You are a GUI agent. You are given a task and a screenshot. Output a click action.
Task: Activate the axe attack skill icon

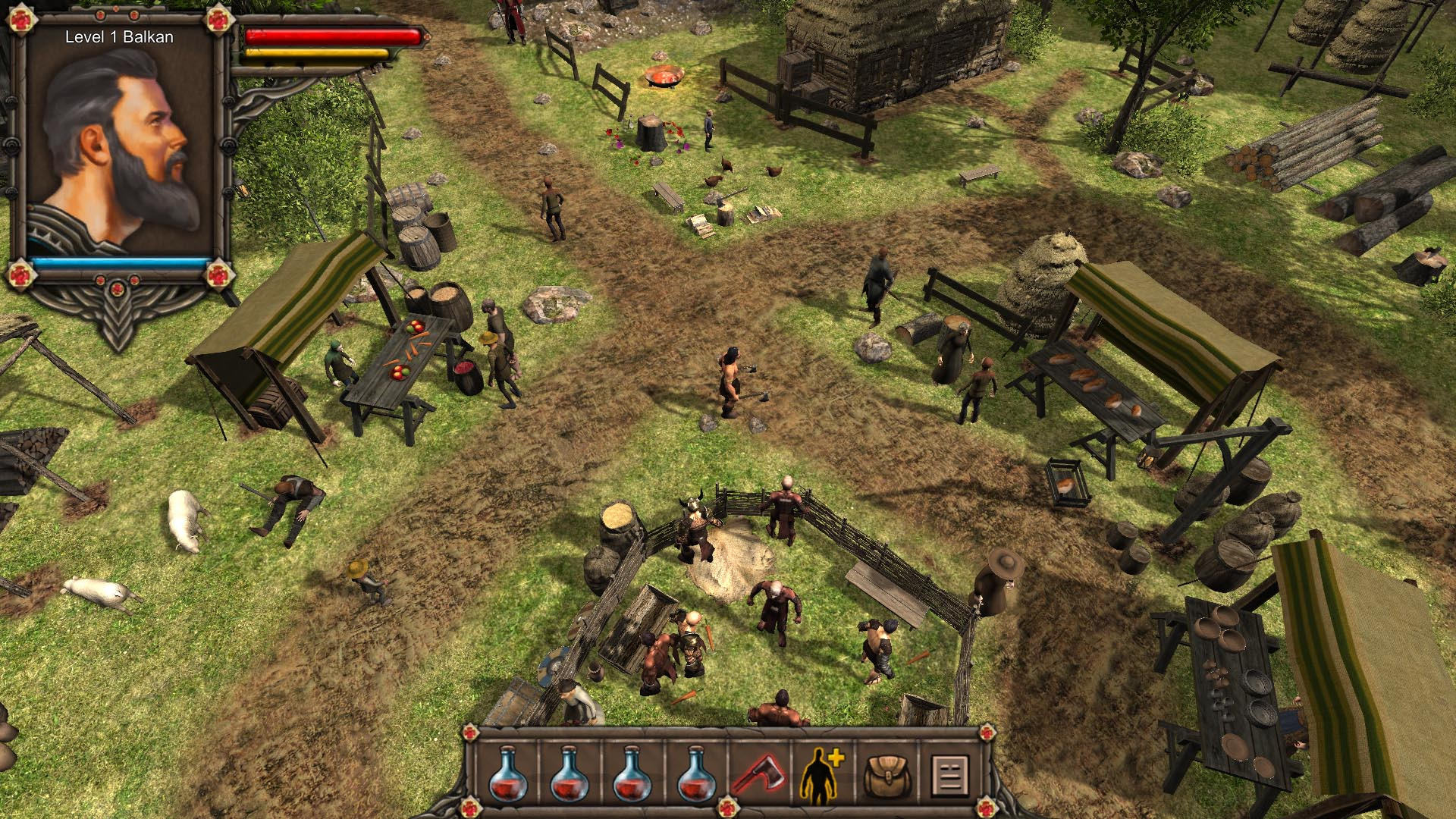[x=760, y=773]
